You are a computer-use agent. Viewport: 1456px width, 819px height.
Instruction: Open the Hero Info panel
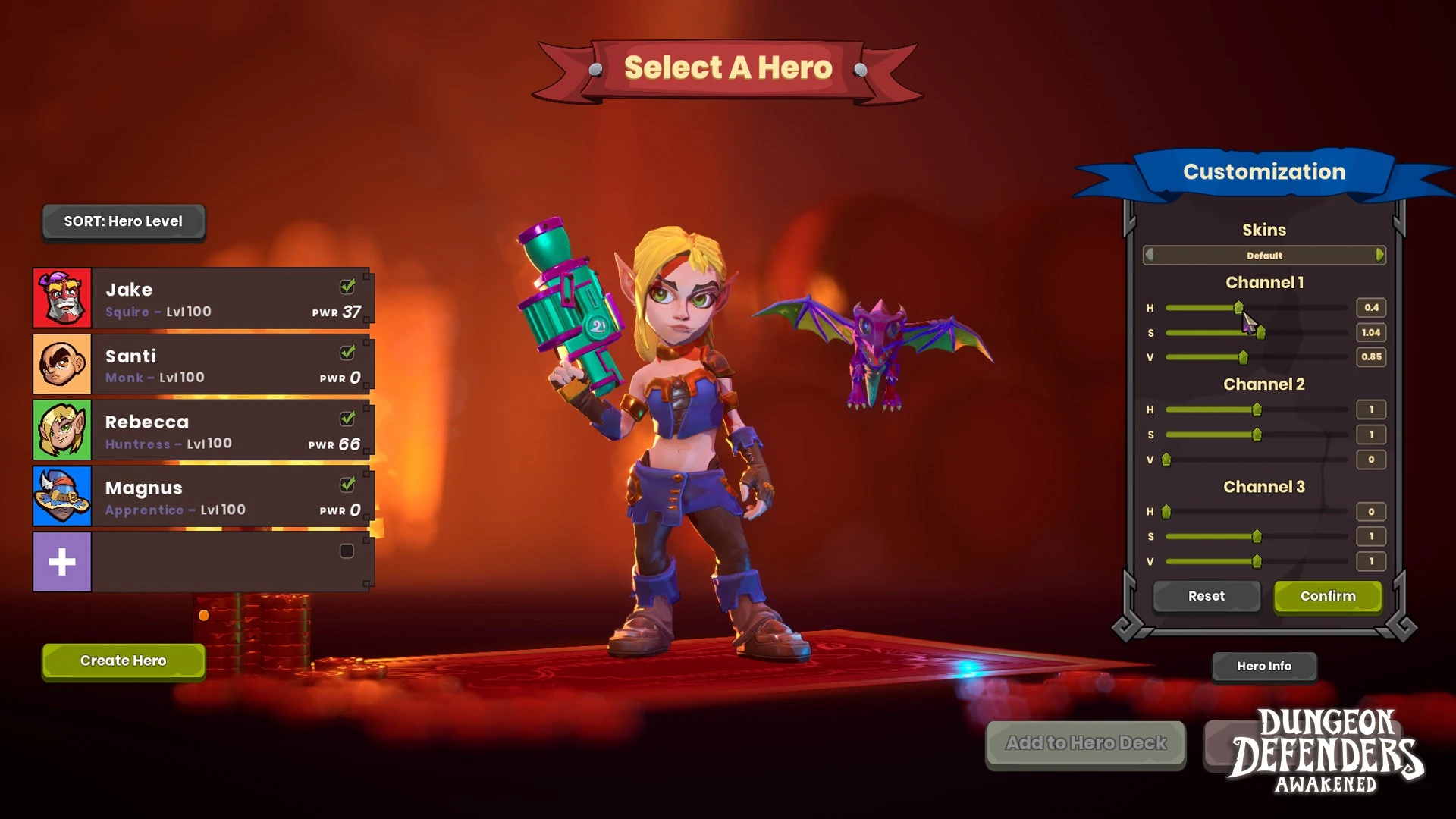pos(1263,666)
